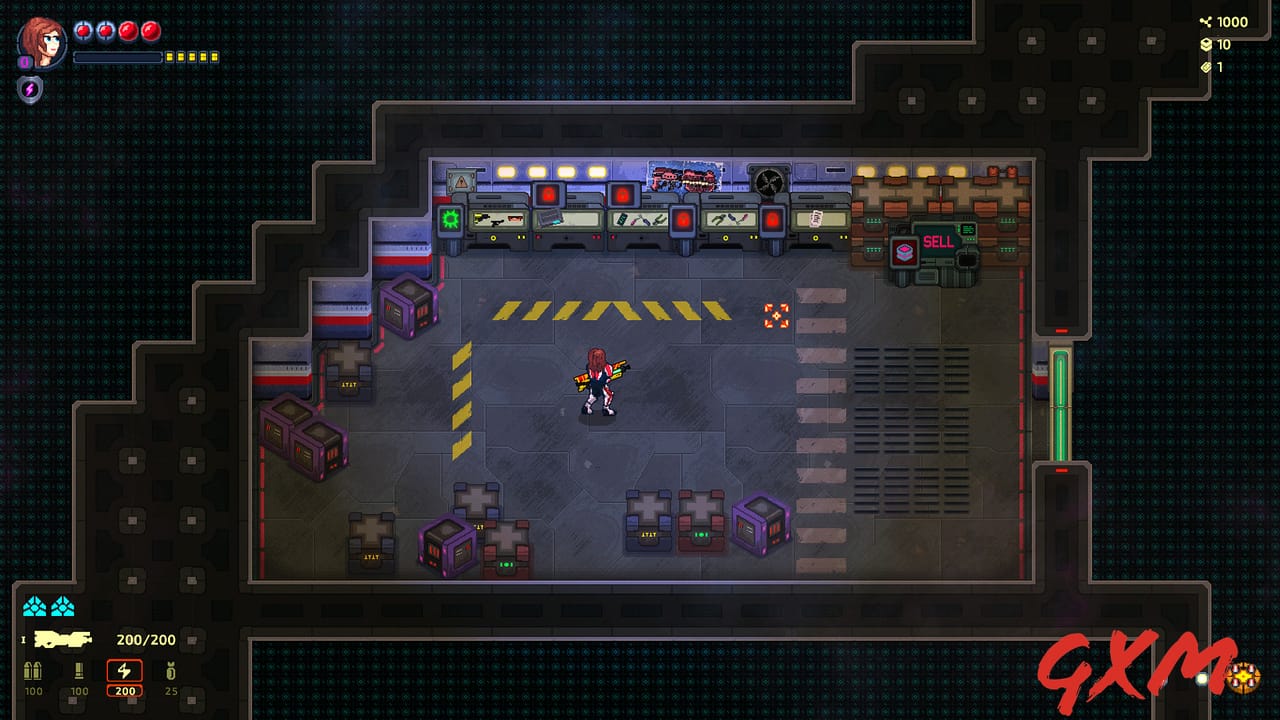
Task: Select the purple lightning shield icon
Action: [x=30, y=89]
